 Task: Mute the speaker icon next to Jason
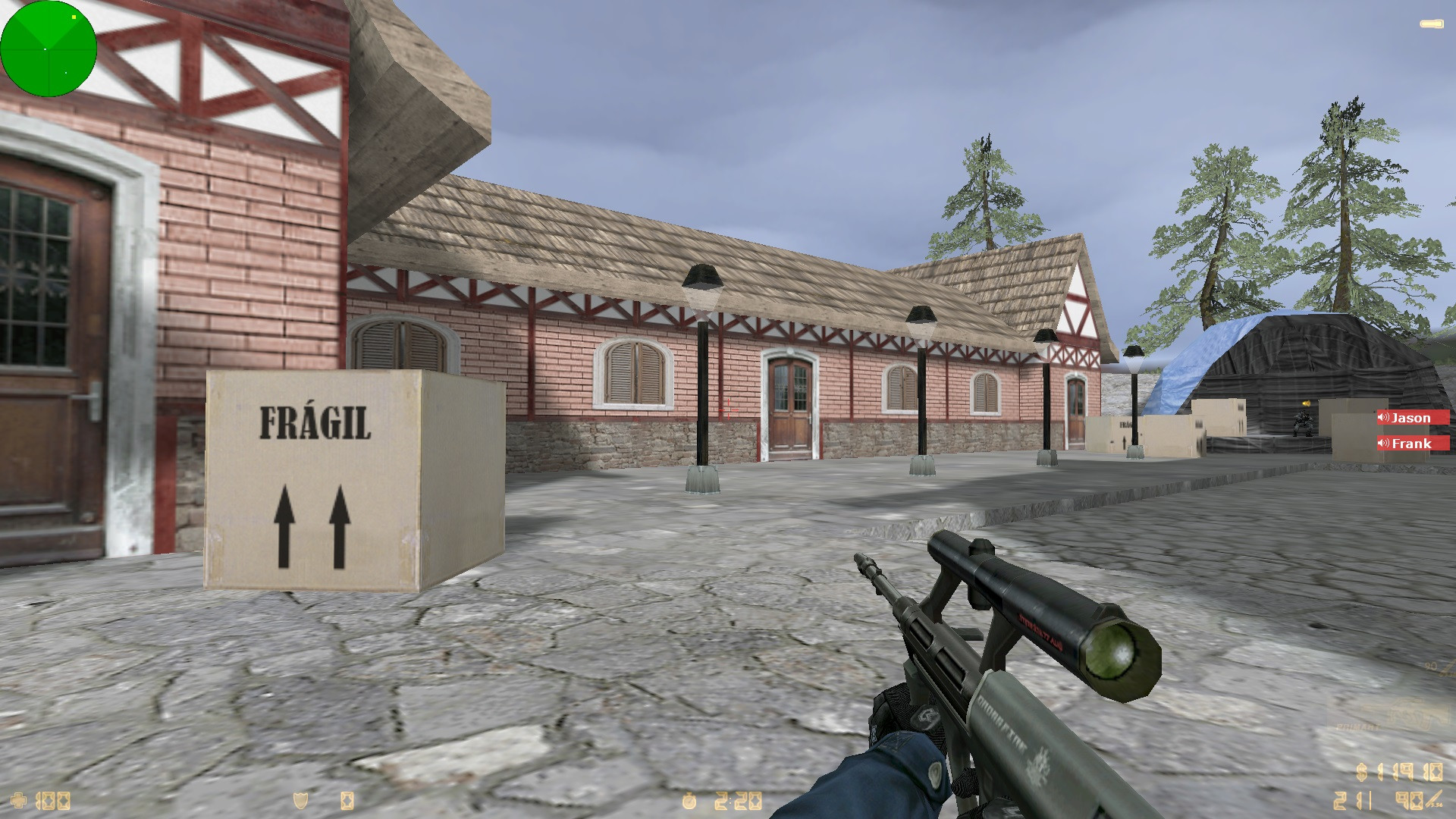1385,417
